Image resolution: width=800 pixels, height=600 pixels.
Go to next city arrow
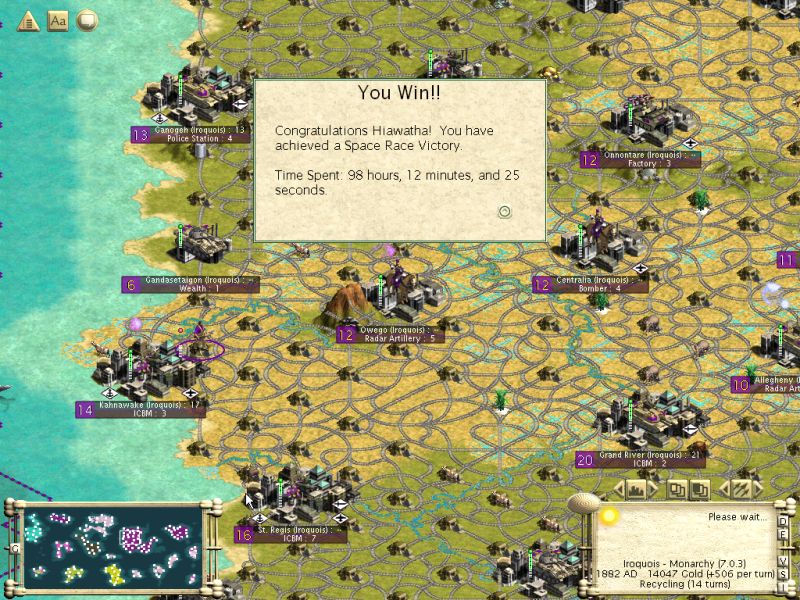pyautogui.click(x=653, y=489)
